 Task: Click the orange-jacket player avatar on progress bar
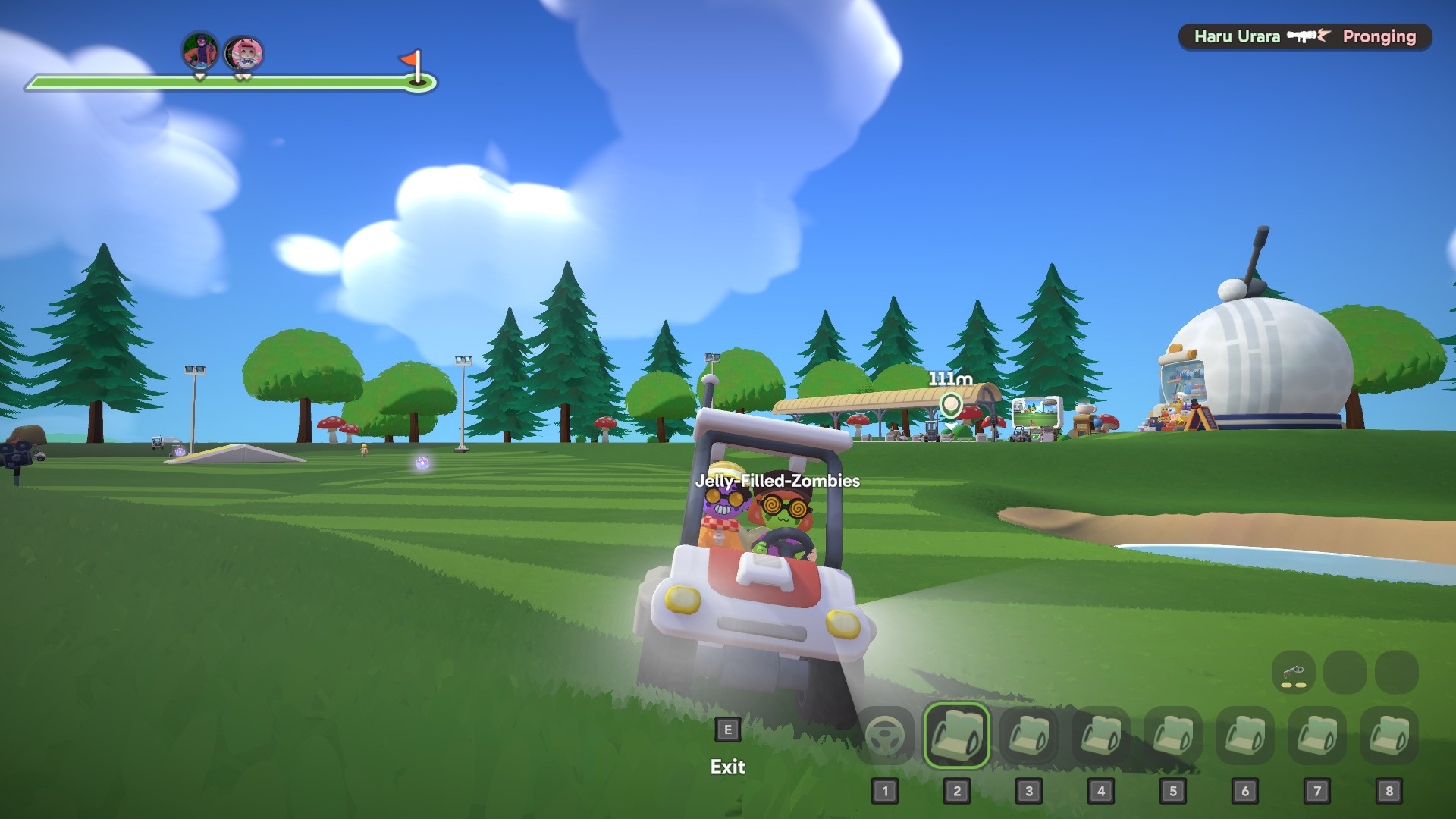200,52
